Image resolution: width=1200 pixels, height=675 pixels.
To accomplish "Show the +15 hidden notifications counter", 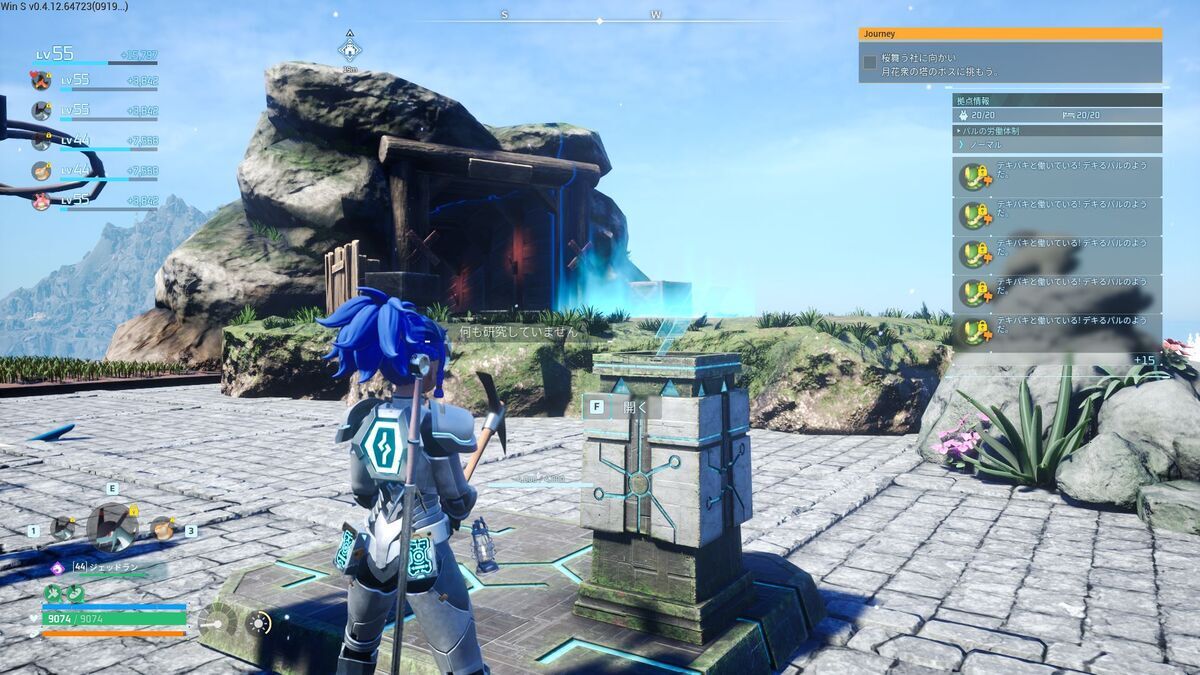I will pos(1144,360).
